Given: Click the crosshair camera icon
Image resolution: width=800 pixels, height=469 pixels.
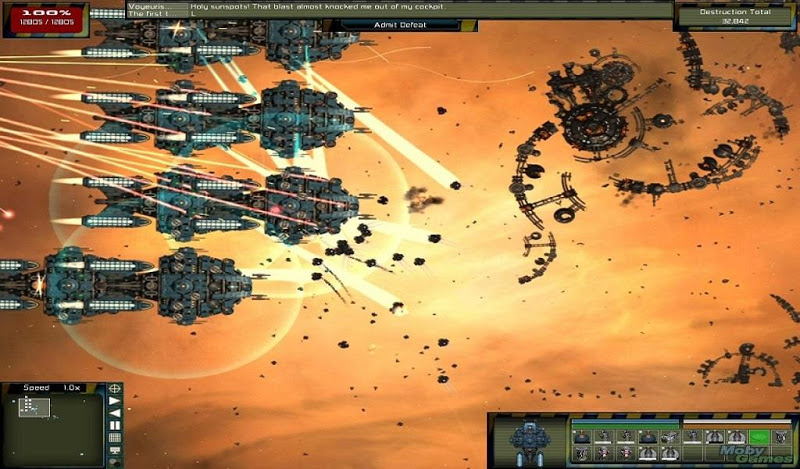Looking at the screenshot, I should pos(115,388).
